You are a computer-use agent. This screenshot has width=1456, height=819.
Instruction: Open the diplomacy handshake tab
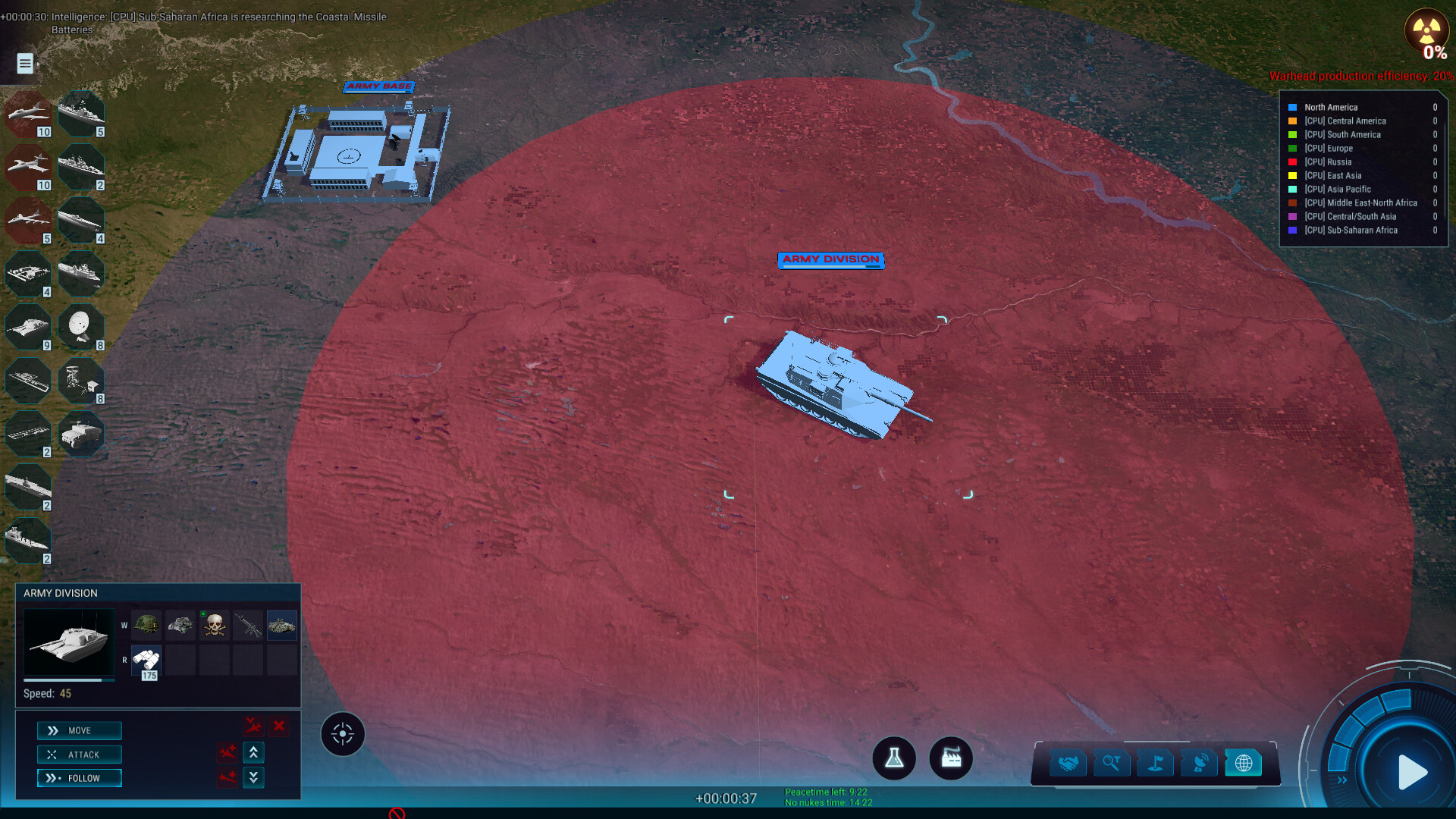click(1068, 763)
